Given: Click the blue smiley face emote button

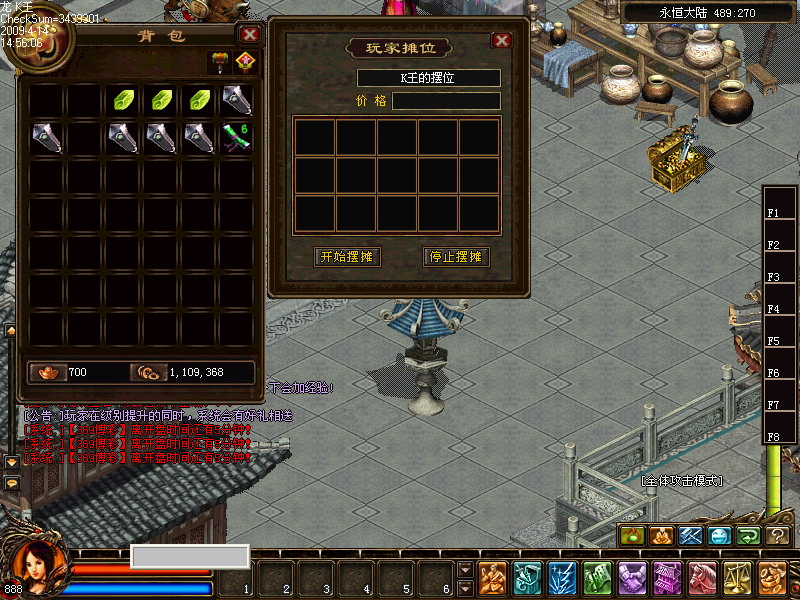Looking at the screenshot, I should click(x=720, y=536).
